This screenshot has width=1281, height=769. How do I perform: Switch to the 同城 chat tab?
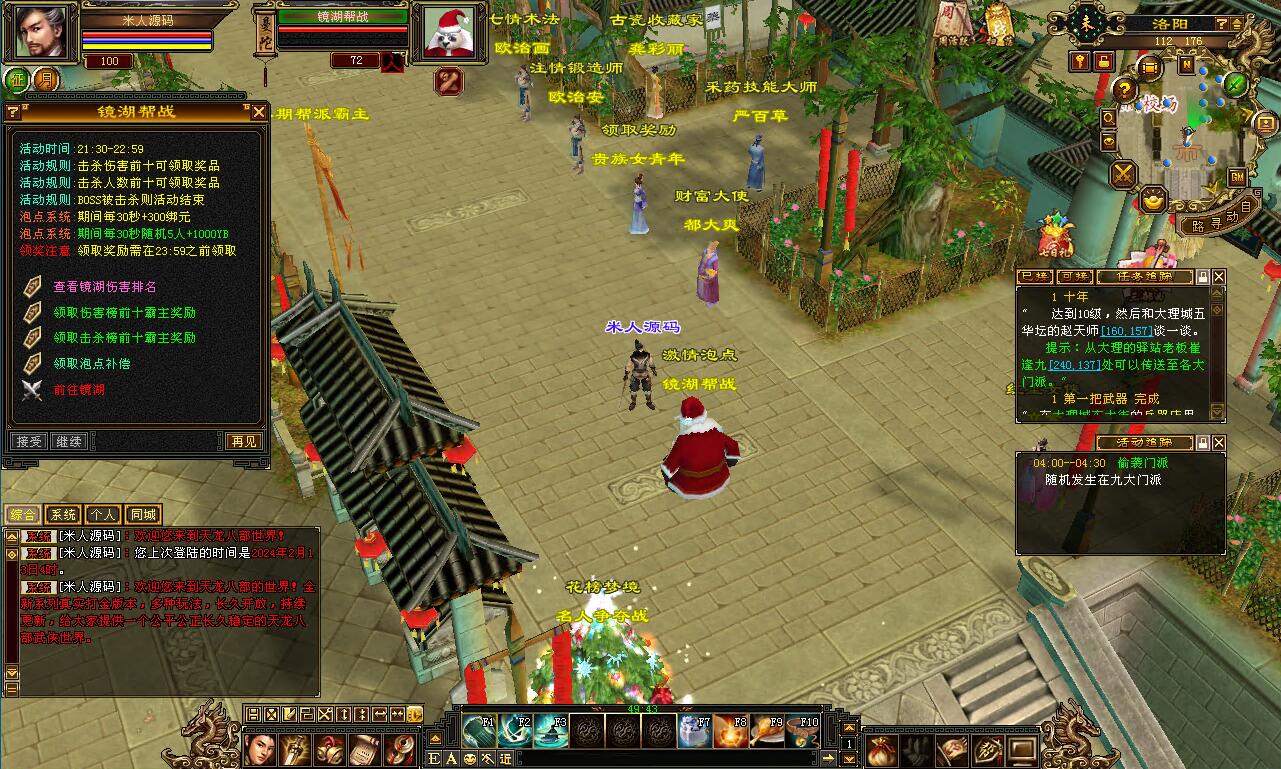(143, 515)
